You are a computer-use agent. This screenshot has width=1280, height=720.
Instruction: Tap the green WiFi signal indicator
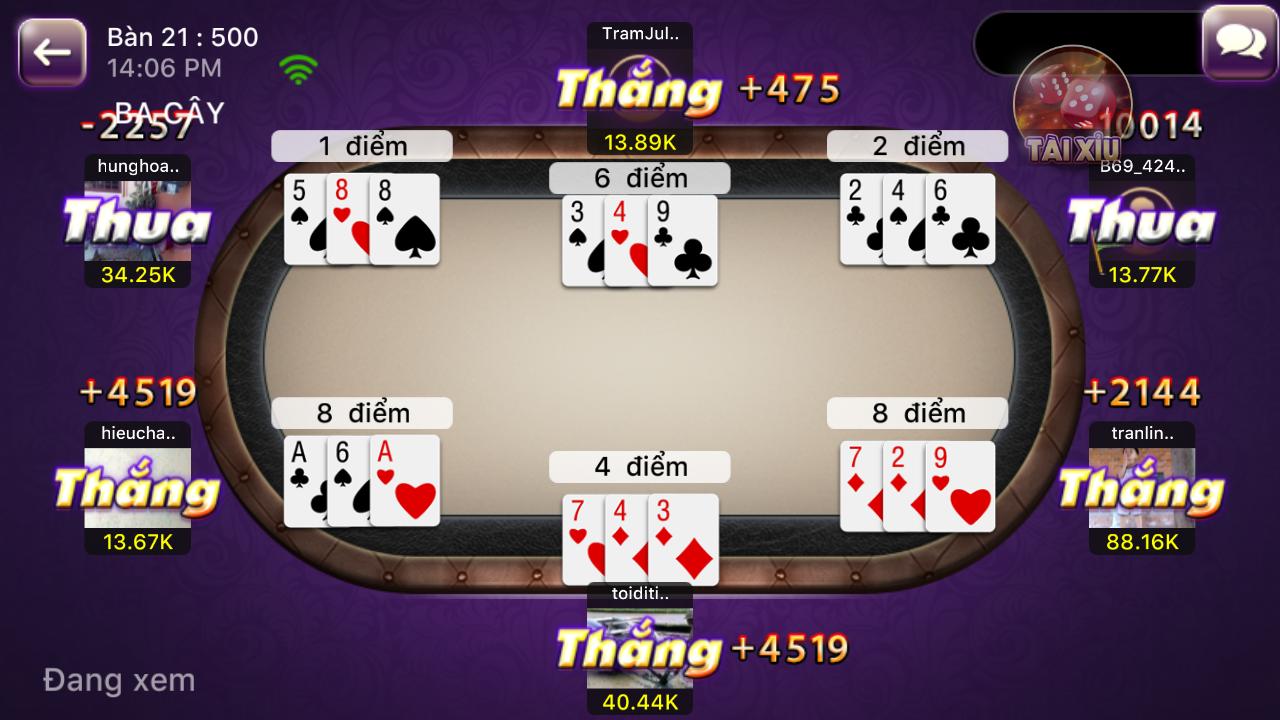point(297,70)
